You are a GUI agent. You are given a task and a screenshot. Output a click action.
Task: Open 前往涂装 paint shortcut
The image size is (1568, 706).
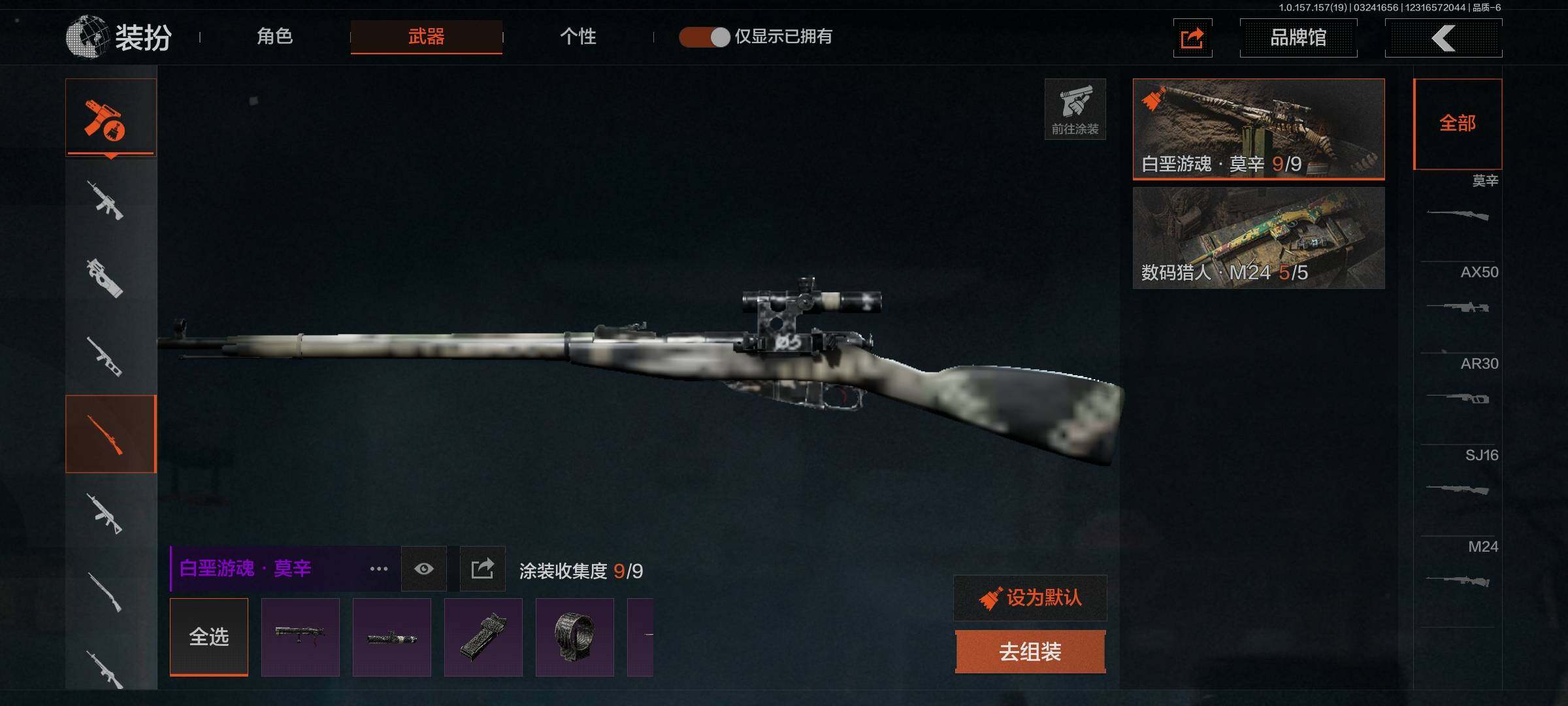pyautogui.click(x=1075, y=109)
